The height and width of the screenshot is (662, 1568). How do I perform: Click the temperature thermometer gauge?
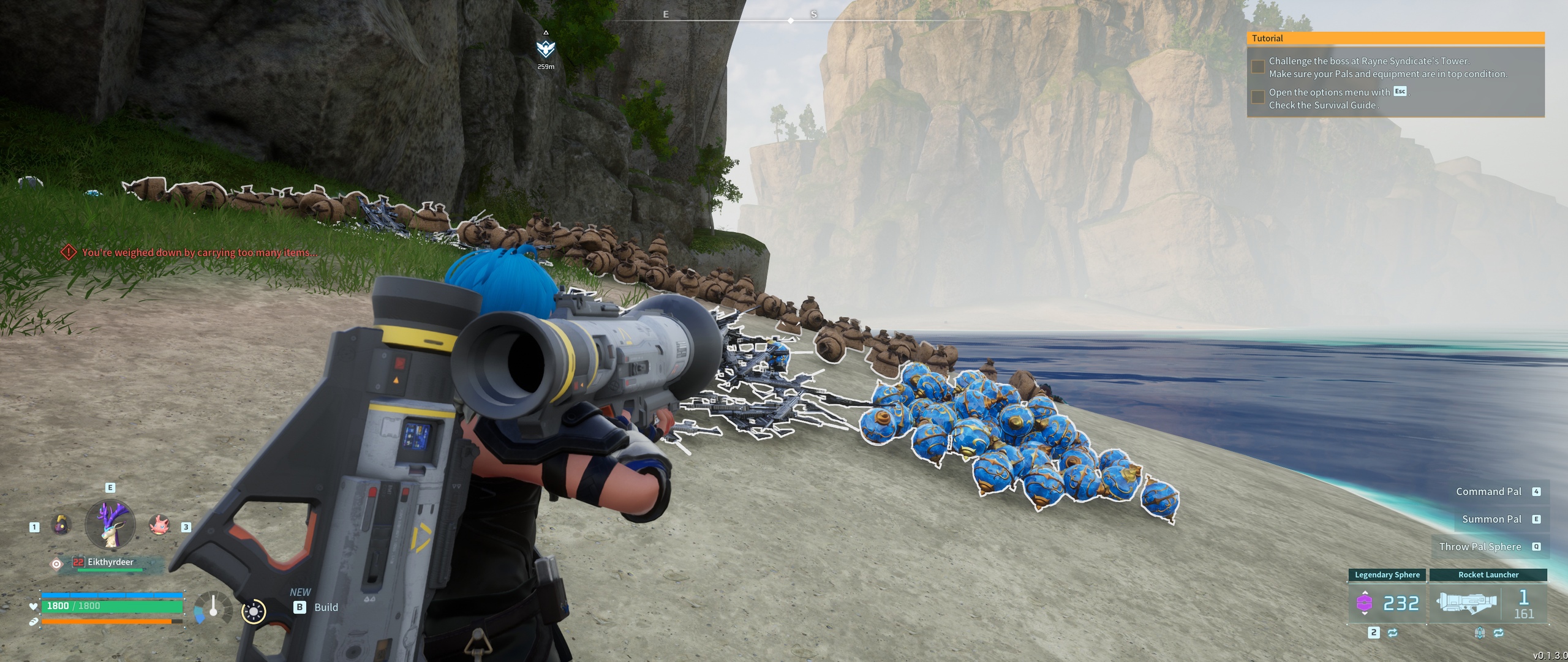(212, 607)
